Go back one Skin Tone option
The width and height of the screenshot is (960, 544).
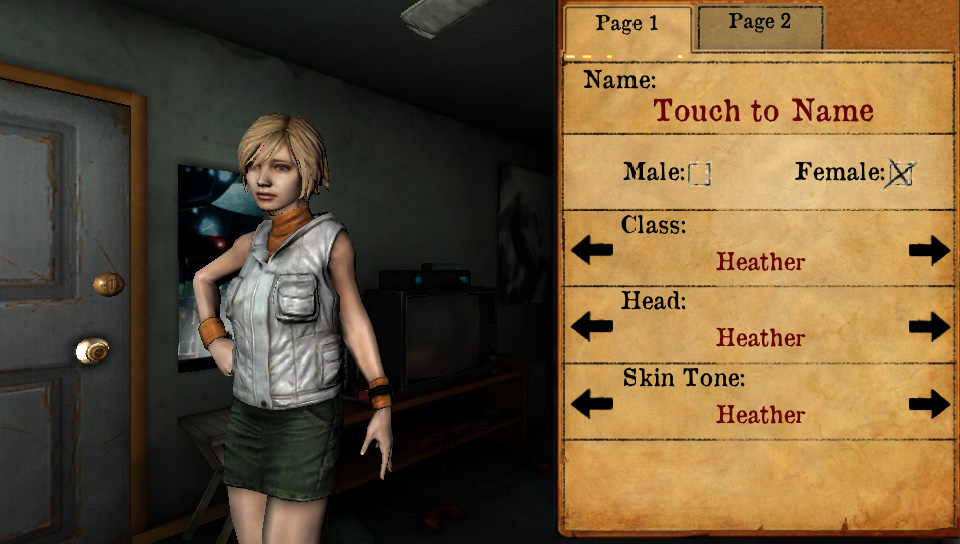592,403
